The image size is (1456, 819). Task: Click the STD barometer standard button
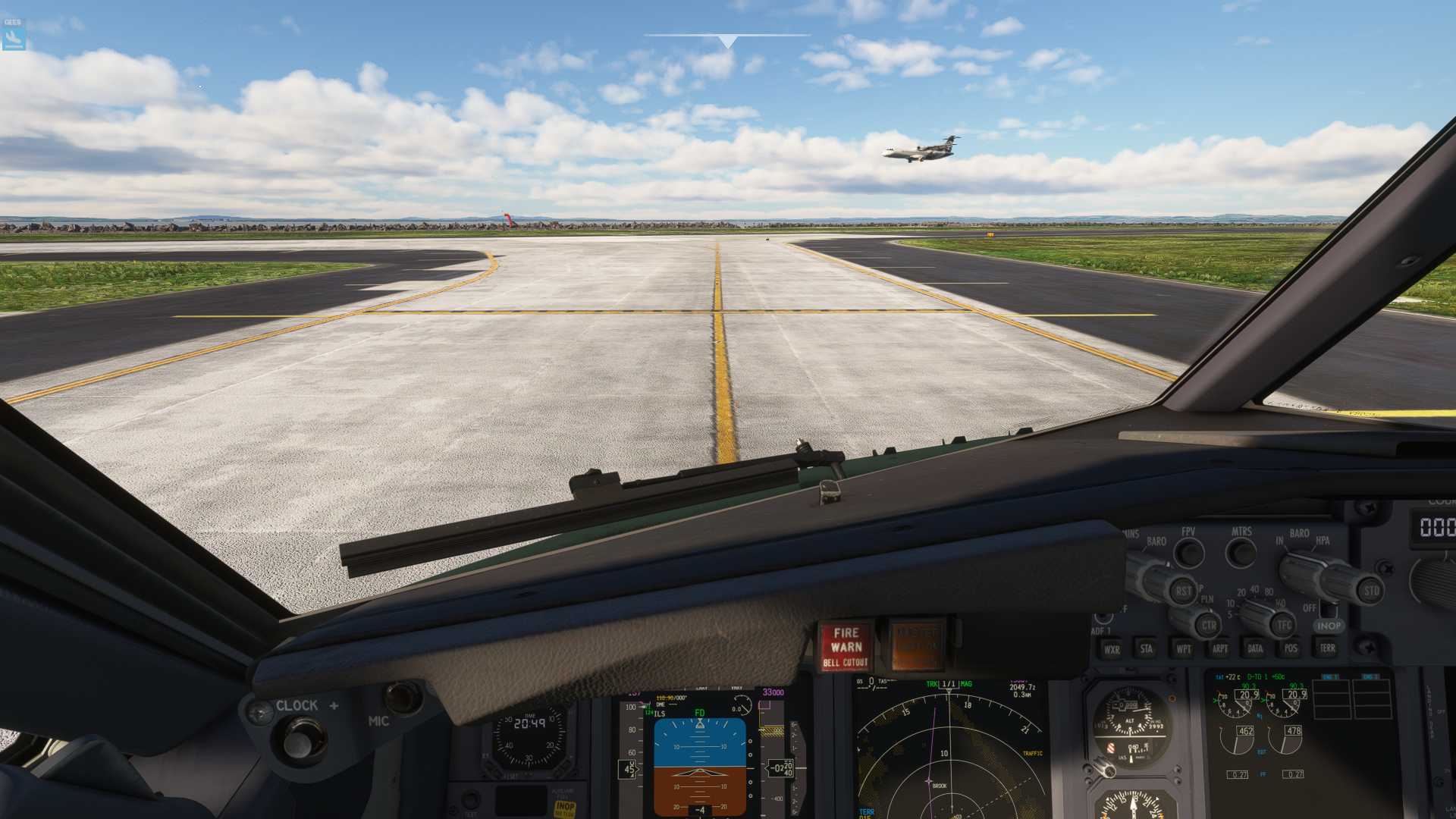1371,590
